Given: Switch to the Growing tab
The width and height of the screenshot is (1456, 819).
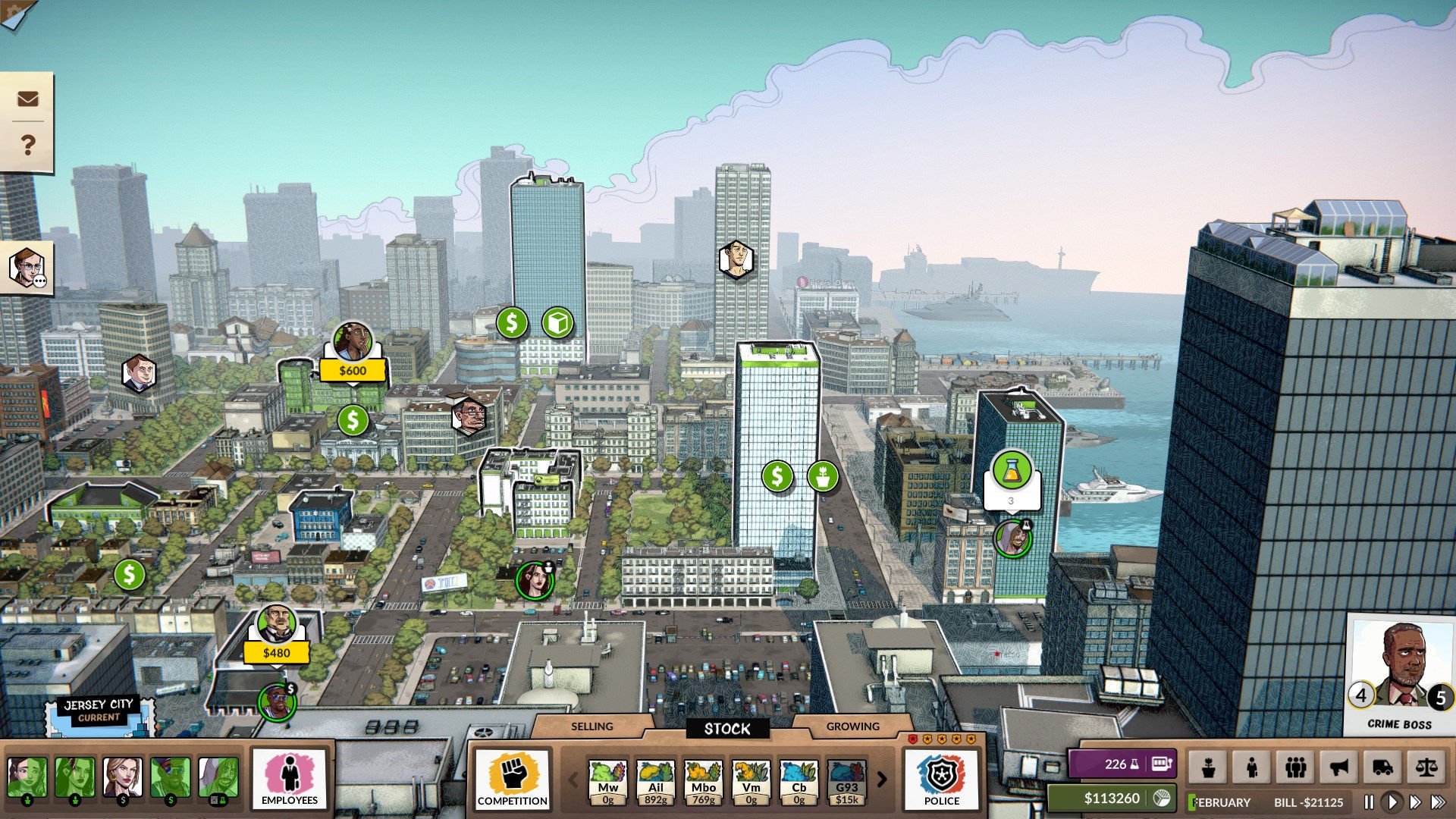Looking at the screenshot, I should [852, 726].
